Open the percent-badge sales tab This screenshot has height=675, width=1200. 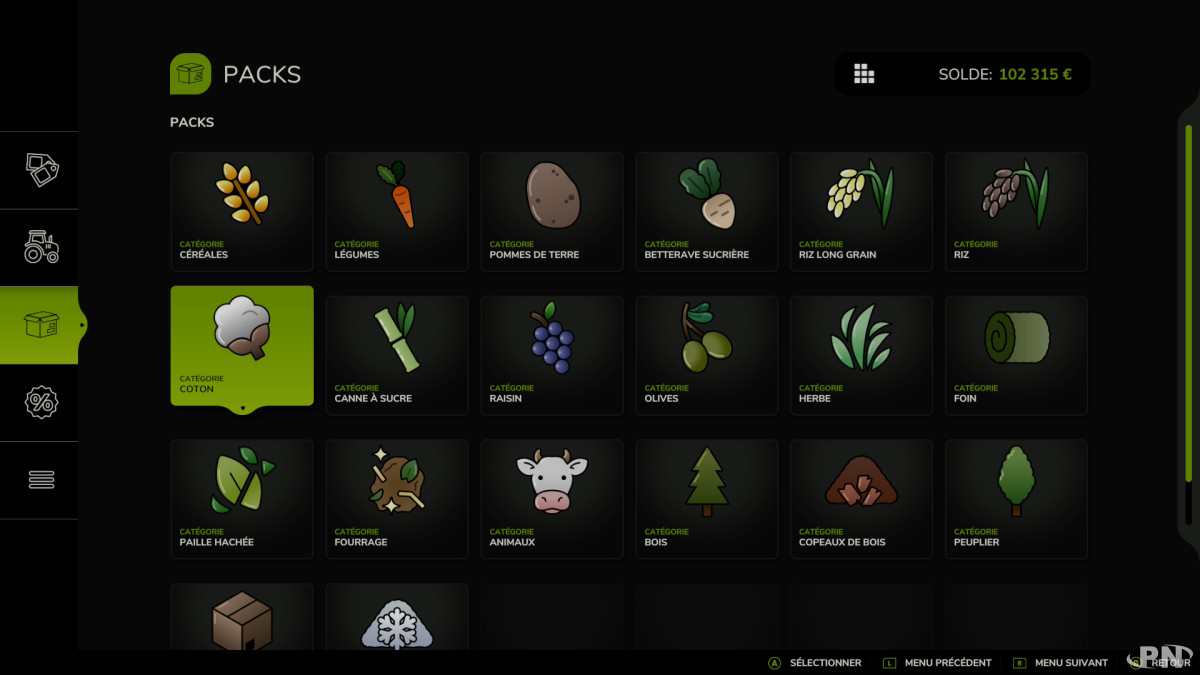tap(41, 402)
